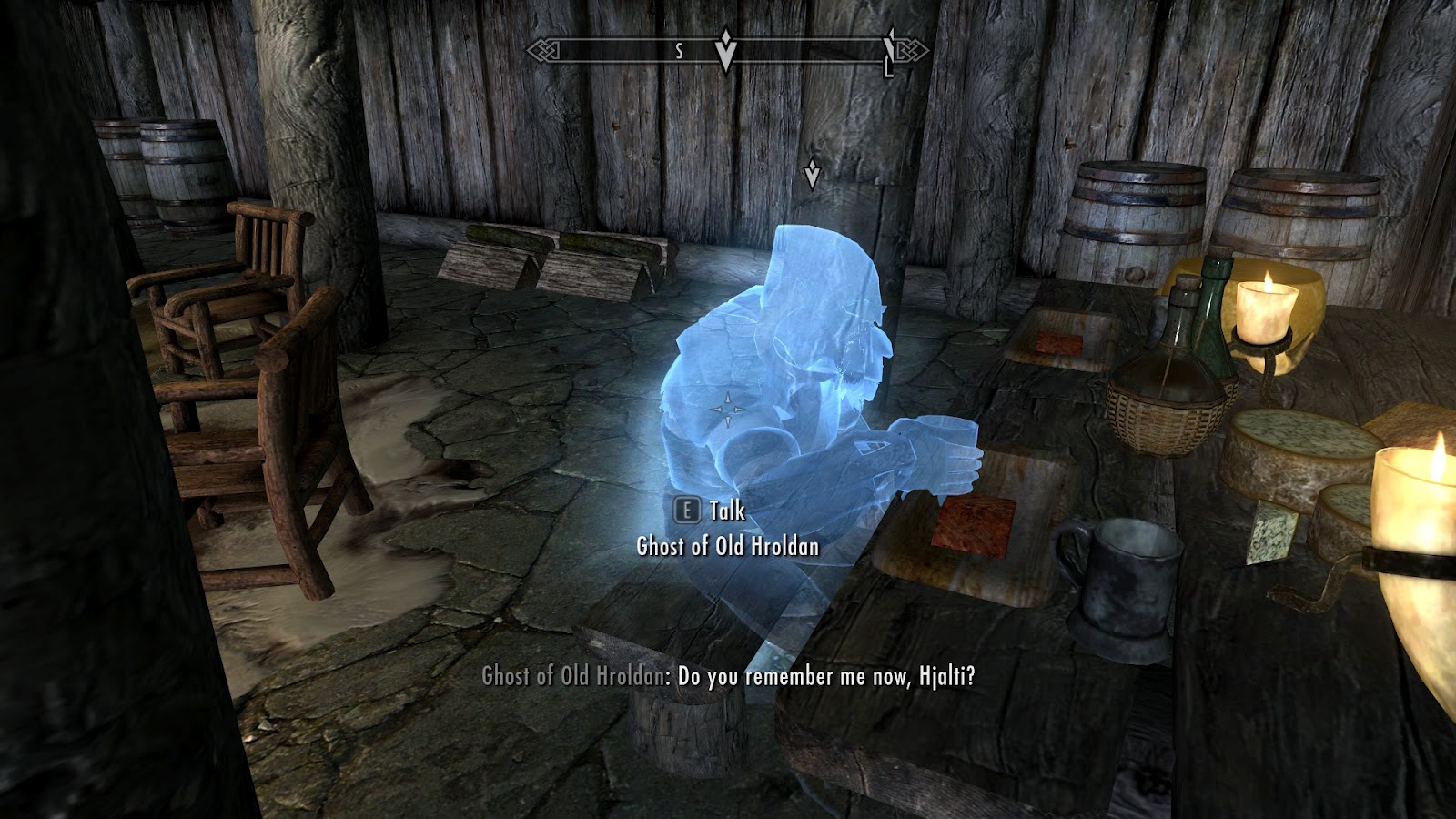Click the subtitle text at the bottom
The width and height of the screenshot is (1456, 819).
(733, 675)
